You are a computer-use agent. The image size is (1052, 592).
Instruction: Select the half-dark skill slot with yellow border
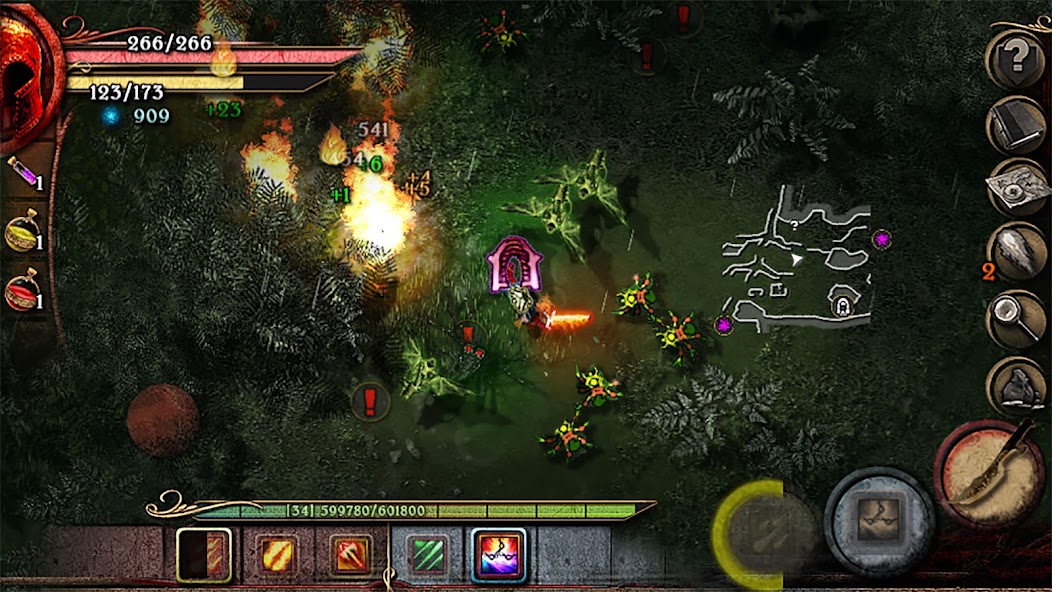tap(204, 554)
